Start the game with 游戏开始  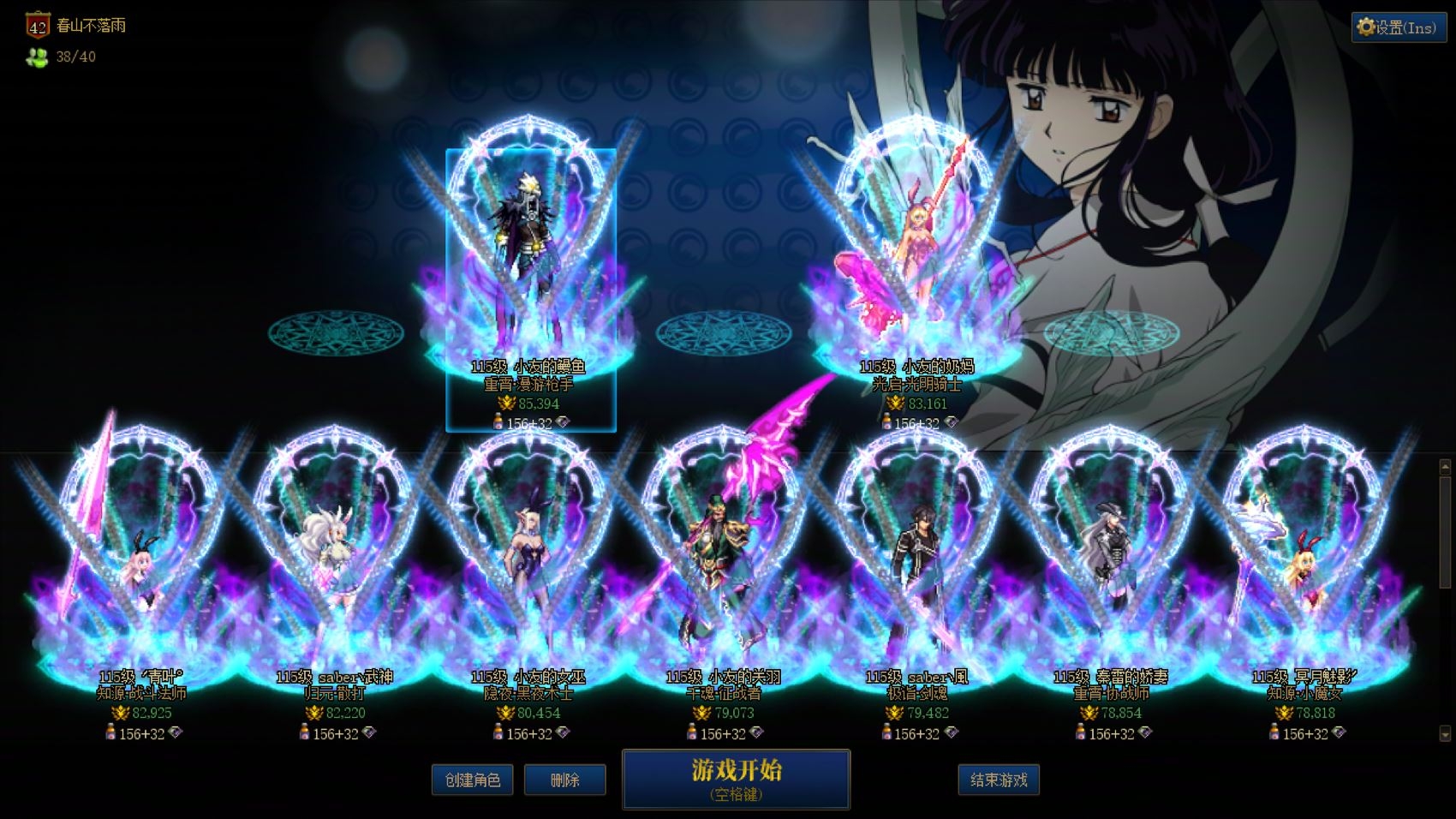[736, 779]
